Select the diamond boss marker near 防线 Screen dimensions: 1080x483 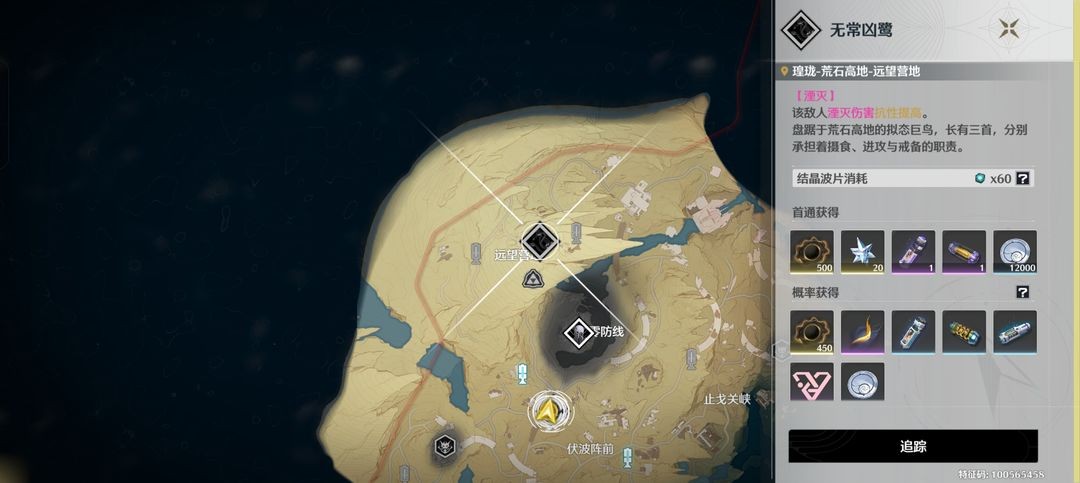[578, 333]
